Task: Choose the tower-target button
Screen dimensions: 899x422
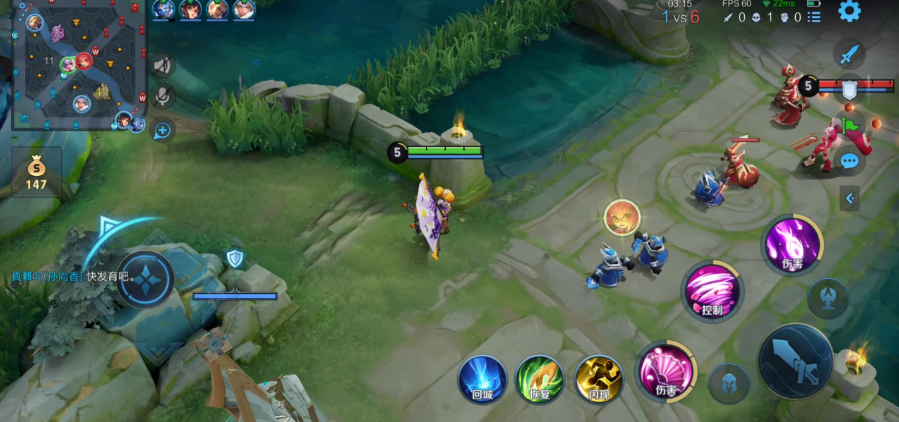Action: point(827,298)
